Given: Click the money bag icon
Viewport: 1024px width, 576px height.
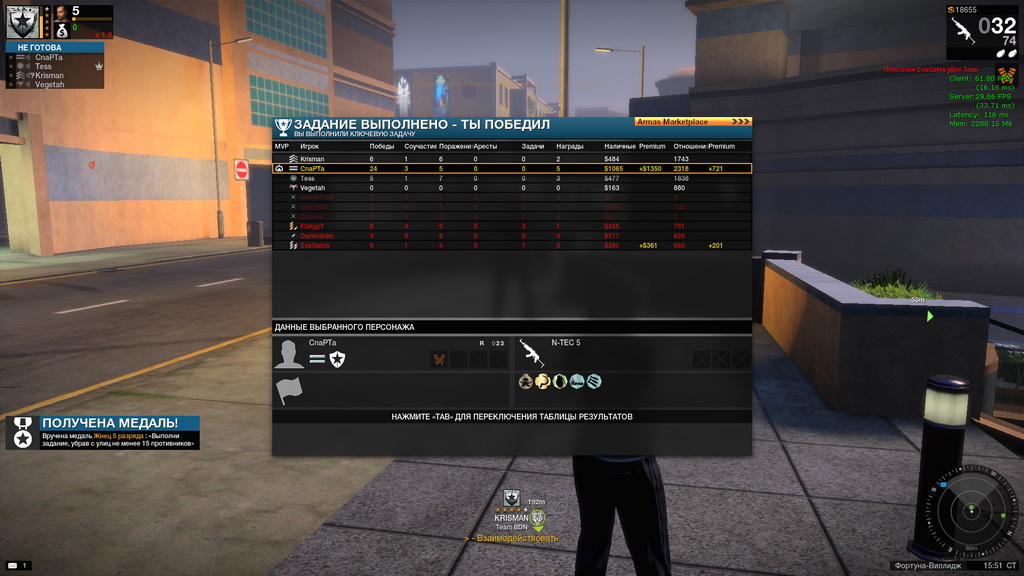Looking at the screenshot, I should click(x=62, y=31).
